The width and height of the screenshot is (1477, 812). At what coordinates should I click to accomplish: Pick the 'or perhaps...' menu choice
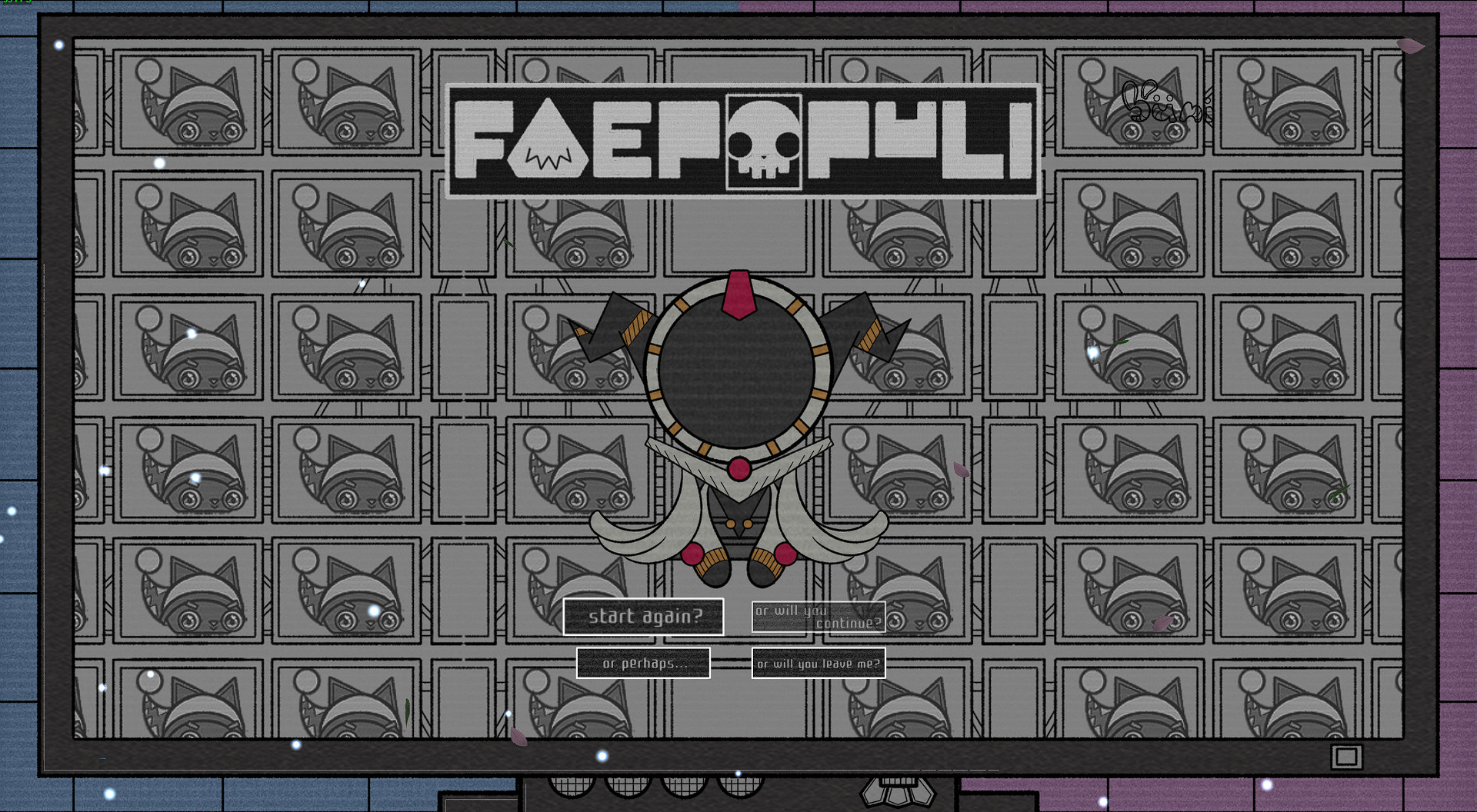(643, 662)
